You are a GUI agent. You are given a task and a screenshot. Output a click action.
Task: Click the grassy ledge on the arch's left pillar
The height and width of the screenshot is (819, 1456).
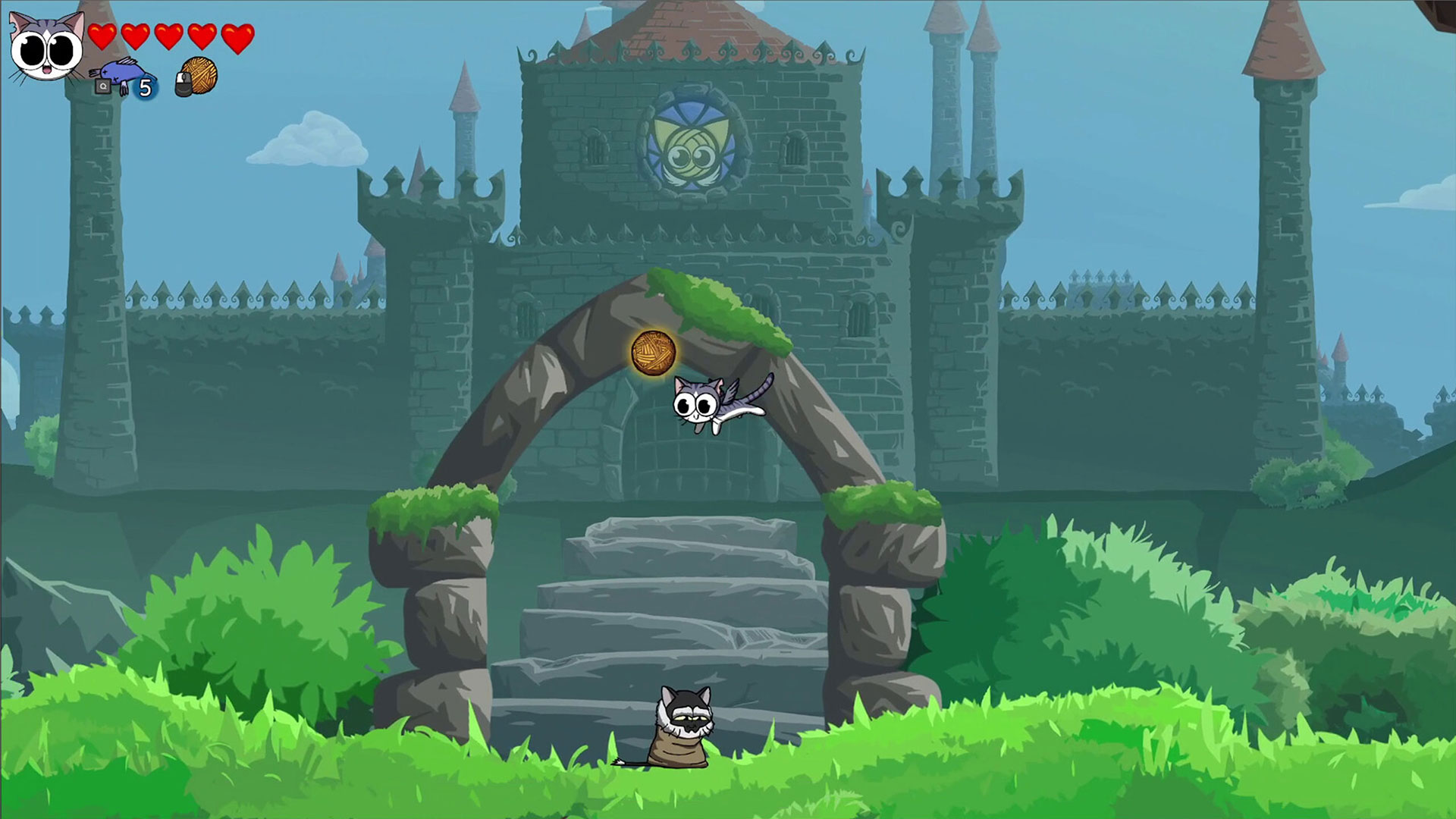pos(428,504)
